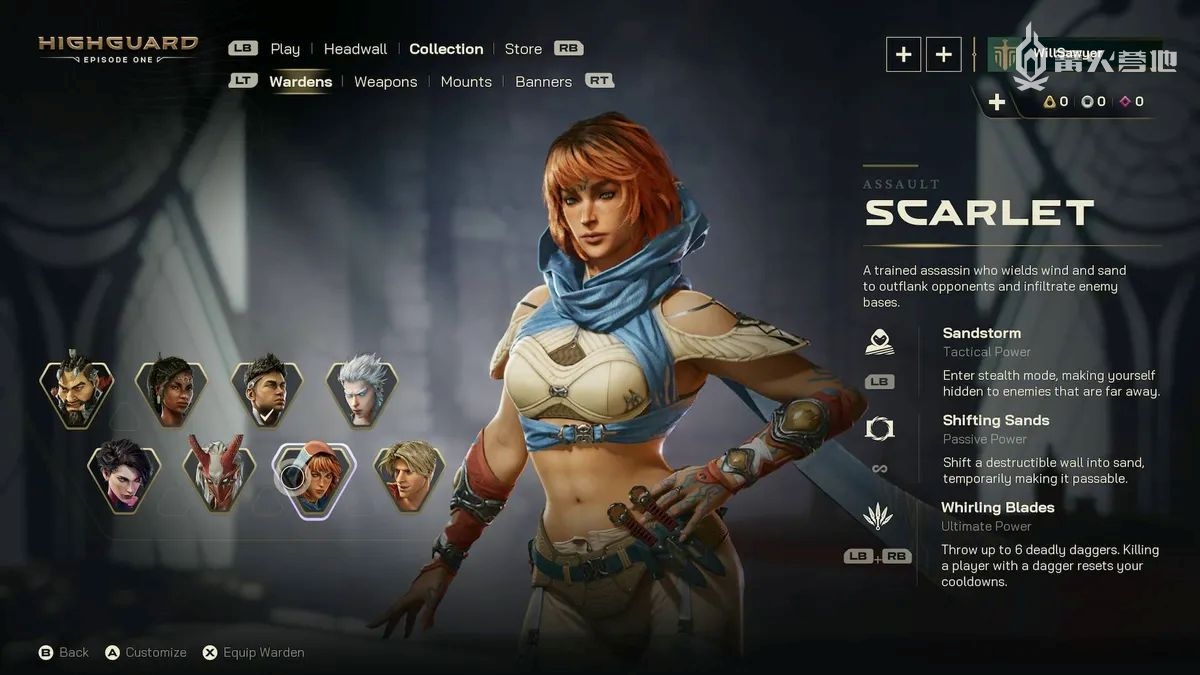Open the Play tab
The width and height of the screenshot is (1200, 675).
(285, 49)
